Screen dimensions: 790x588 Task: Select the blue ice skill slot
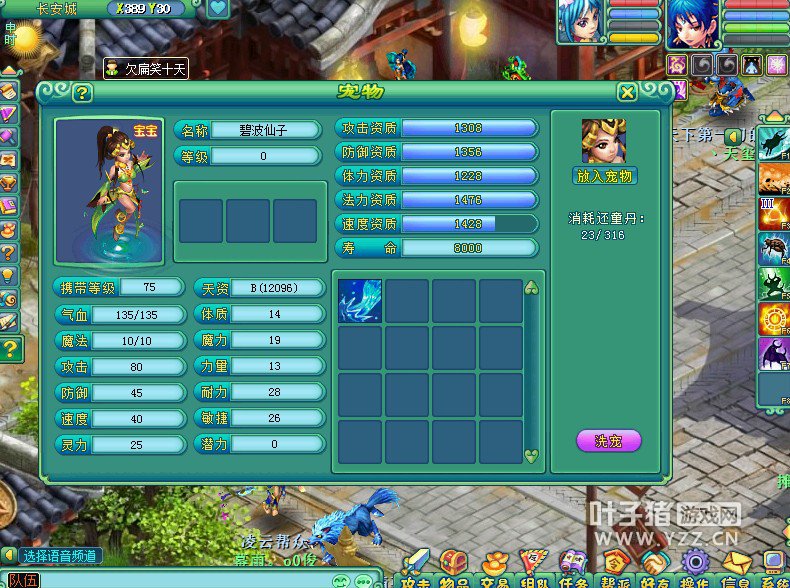tap(360, 301)
